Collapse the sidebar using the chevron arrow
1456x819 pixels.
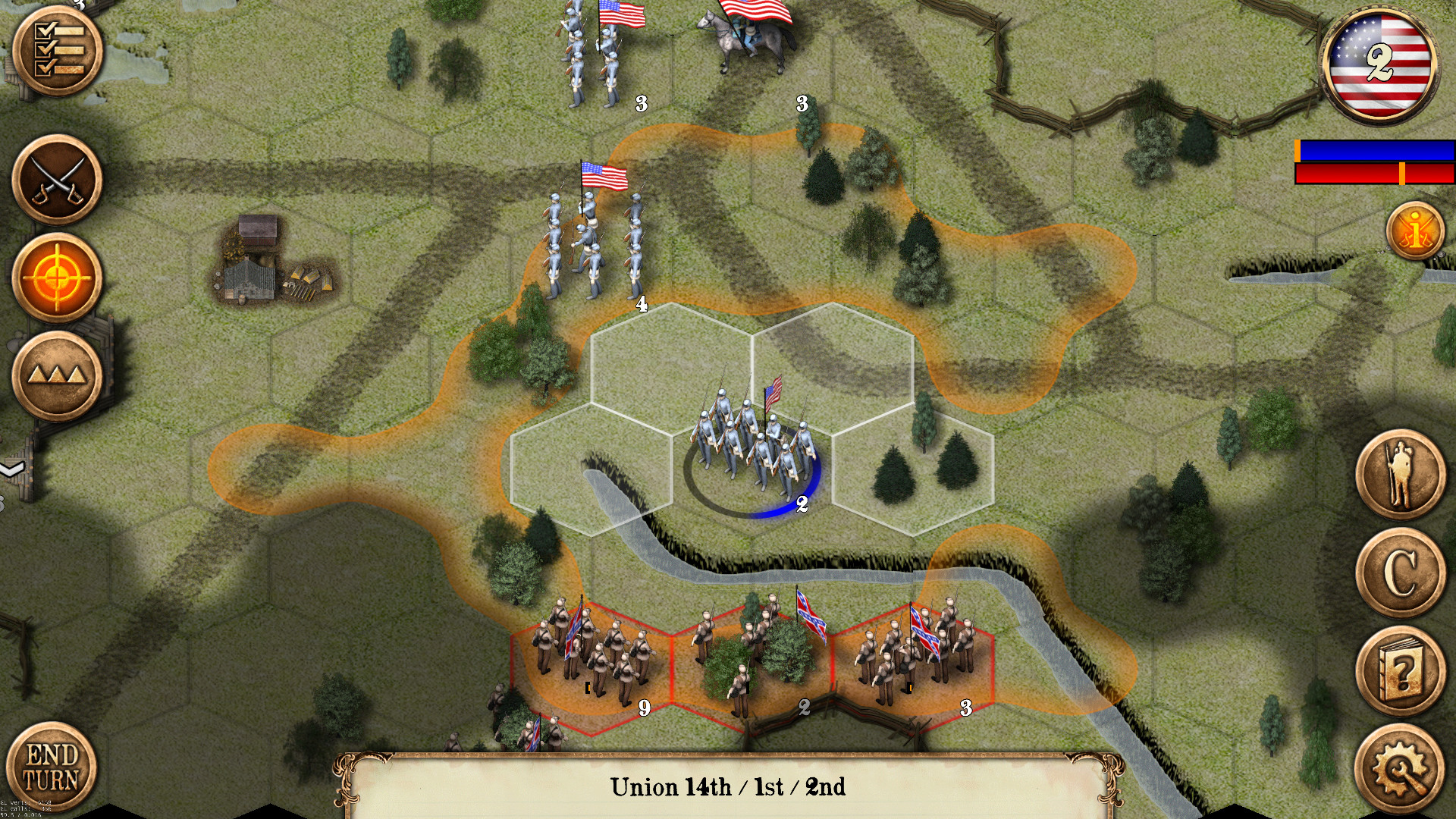pos(9,469)
